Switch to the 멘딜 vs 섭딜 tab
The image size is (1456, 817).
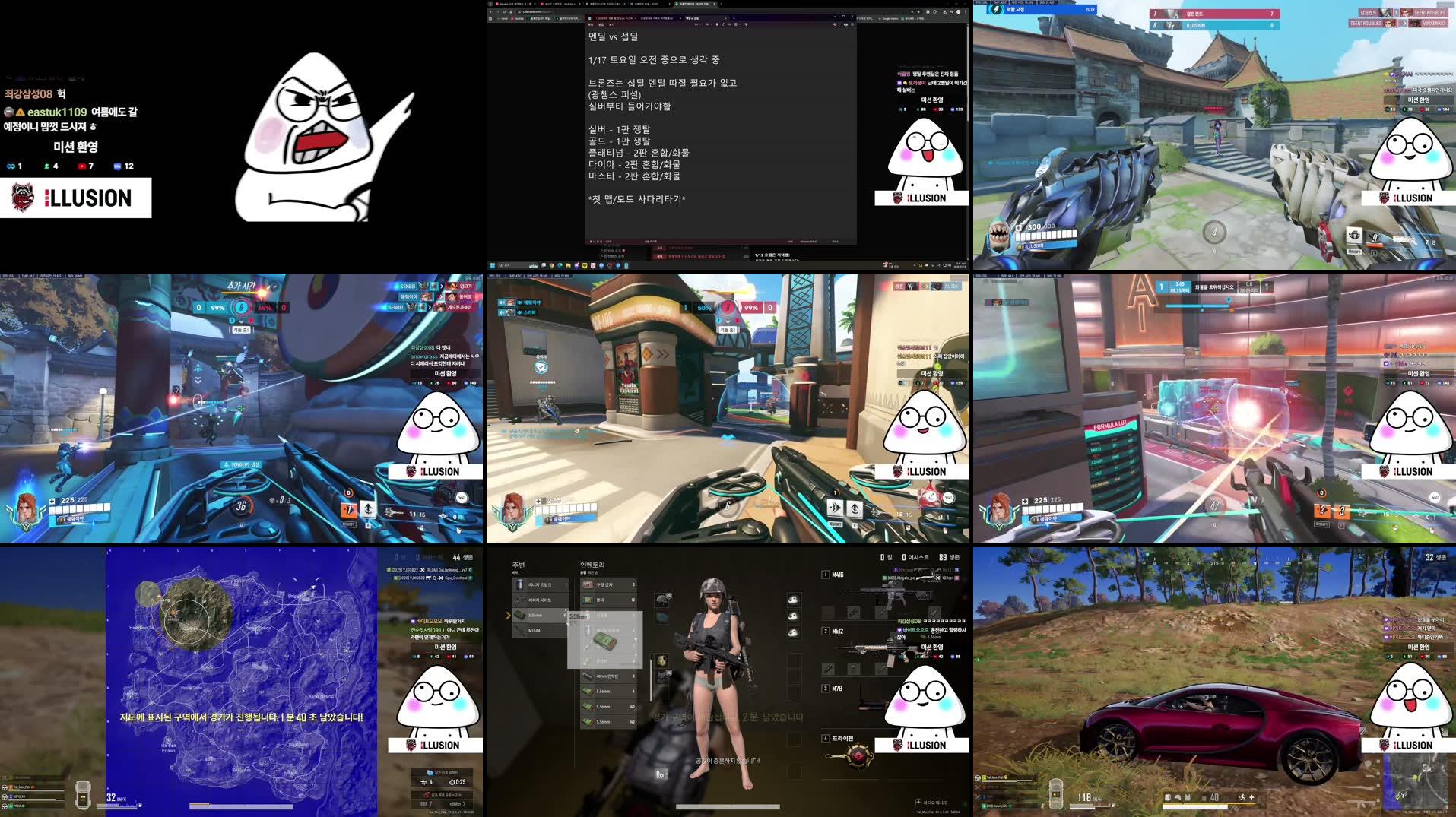(x=692, y=18)
